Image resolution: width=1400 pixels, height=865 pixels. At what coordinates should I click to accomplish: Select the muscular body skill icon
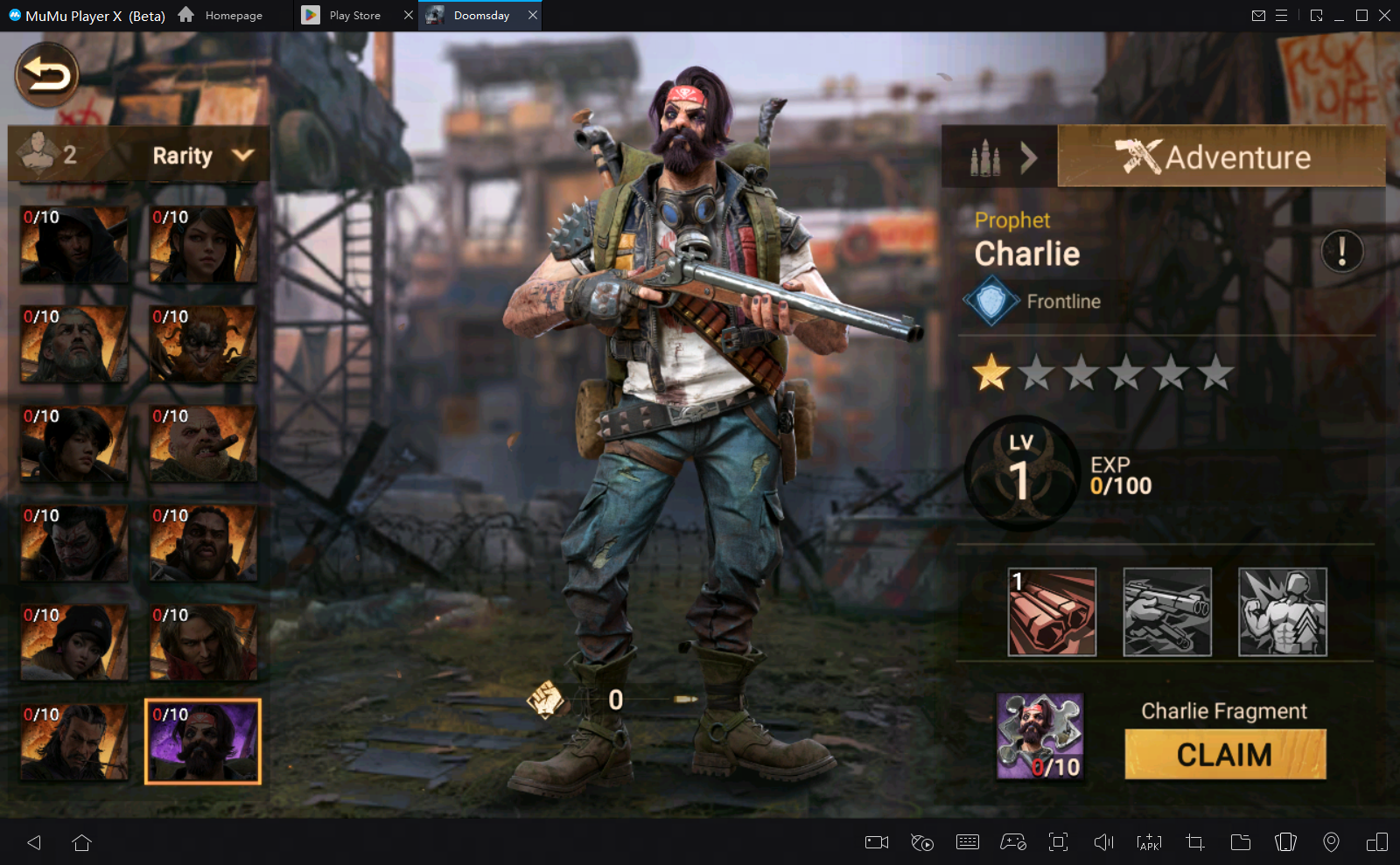tap(1283, 612)
